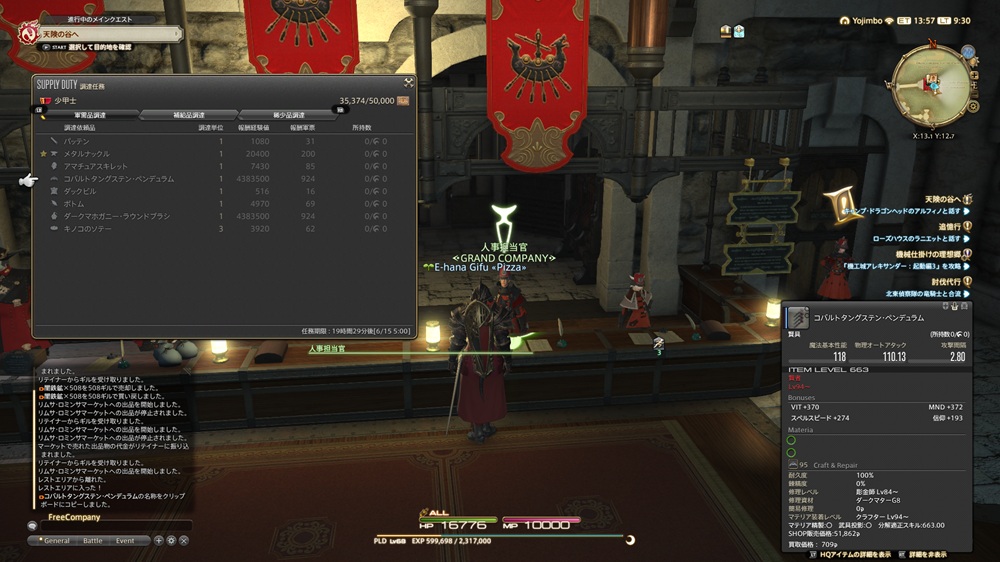Open chat log settings gear
This screenshot has width=1000, height=562.
click(x=171, y=540)
